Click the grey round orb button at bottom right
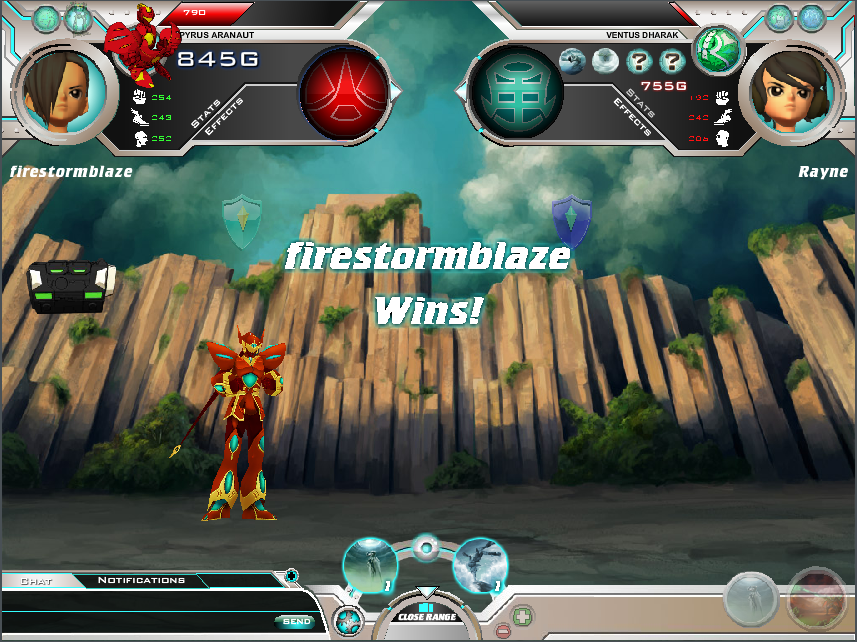Image resolution: width=857 pixels, height=642 pixels. pyautogui.click(x=752, y=600)
